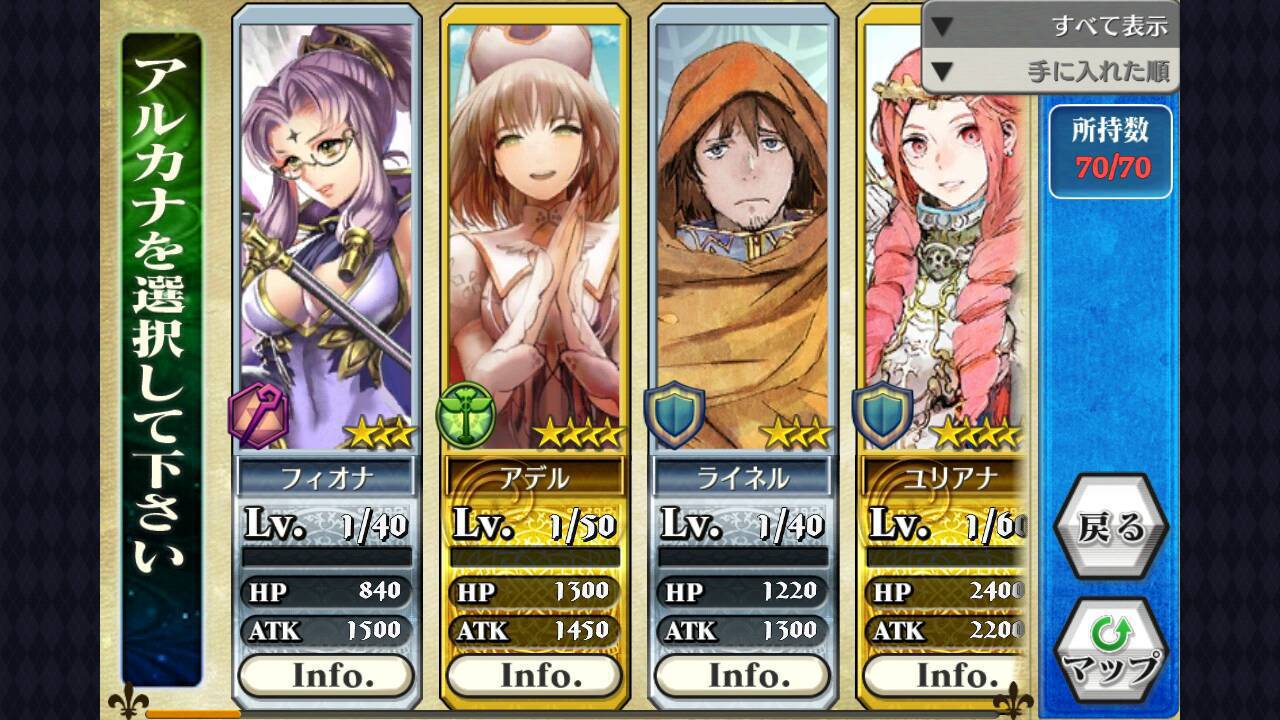
Task: Open the すべて表示 filter dropdown
Action: tap(1050, 26)
